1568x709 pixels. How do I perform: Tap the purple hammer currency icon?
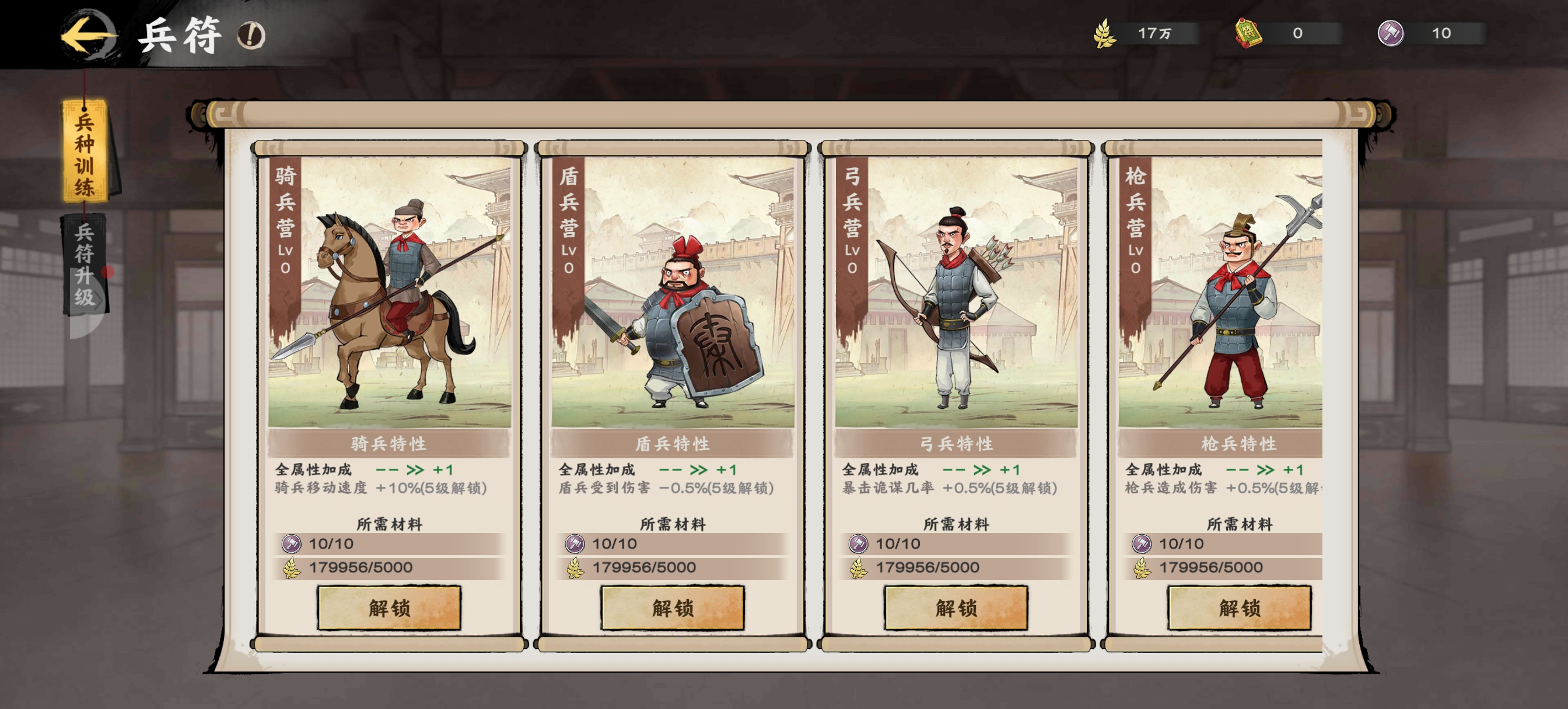click(x=1391, y=33)
